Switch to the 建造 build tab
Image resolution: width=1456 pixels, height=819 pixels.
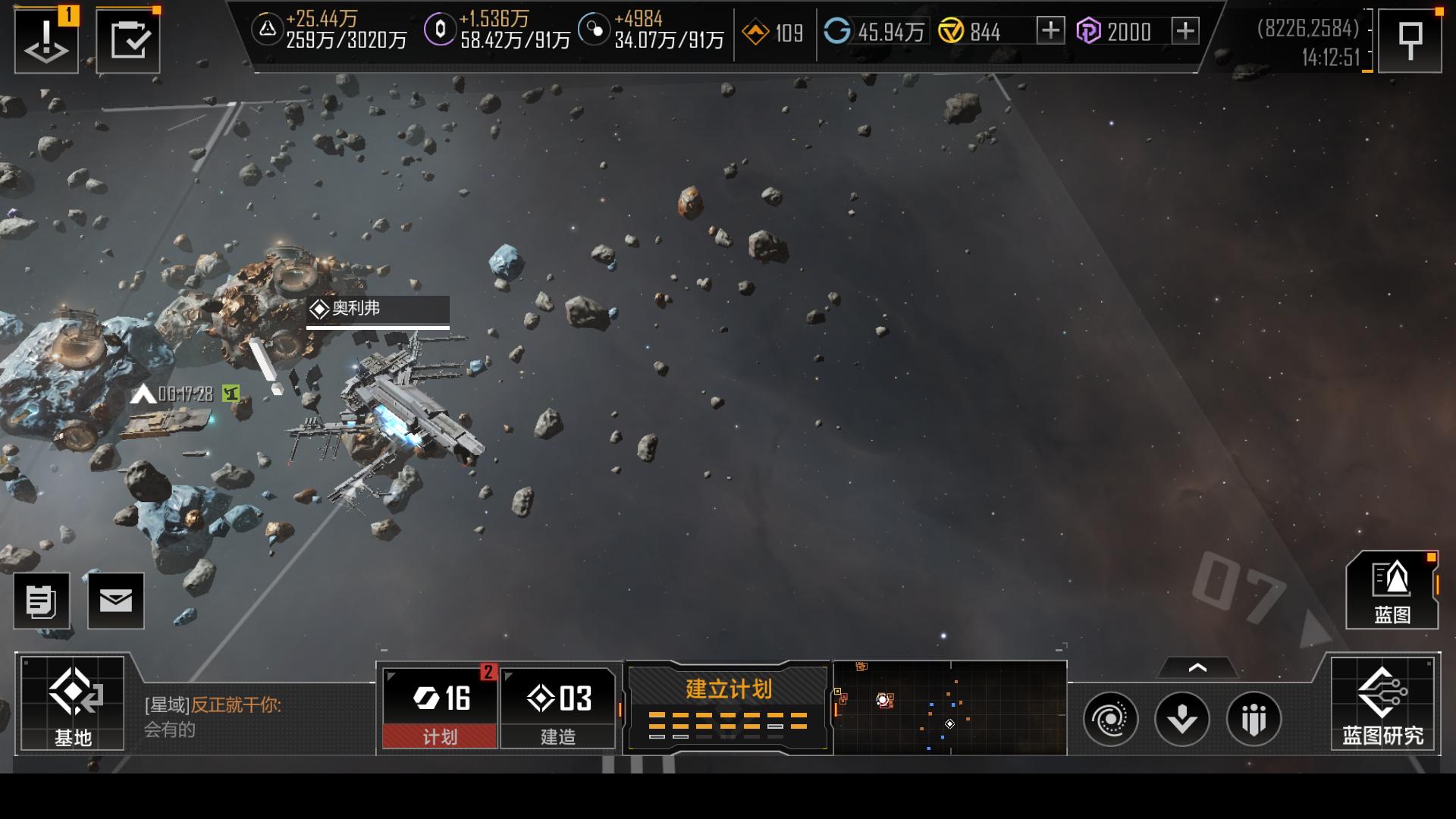coord(558,708)
